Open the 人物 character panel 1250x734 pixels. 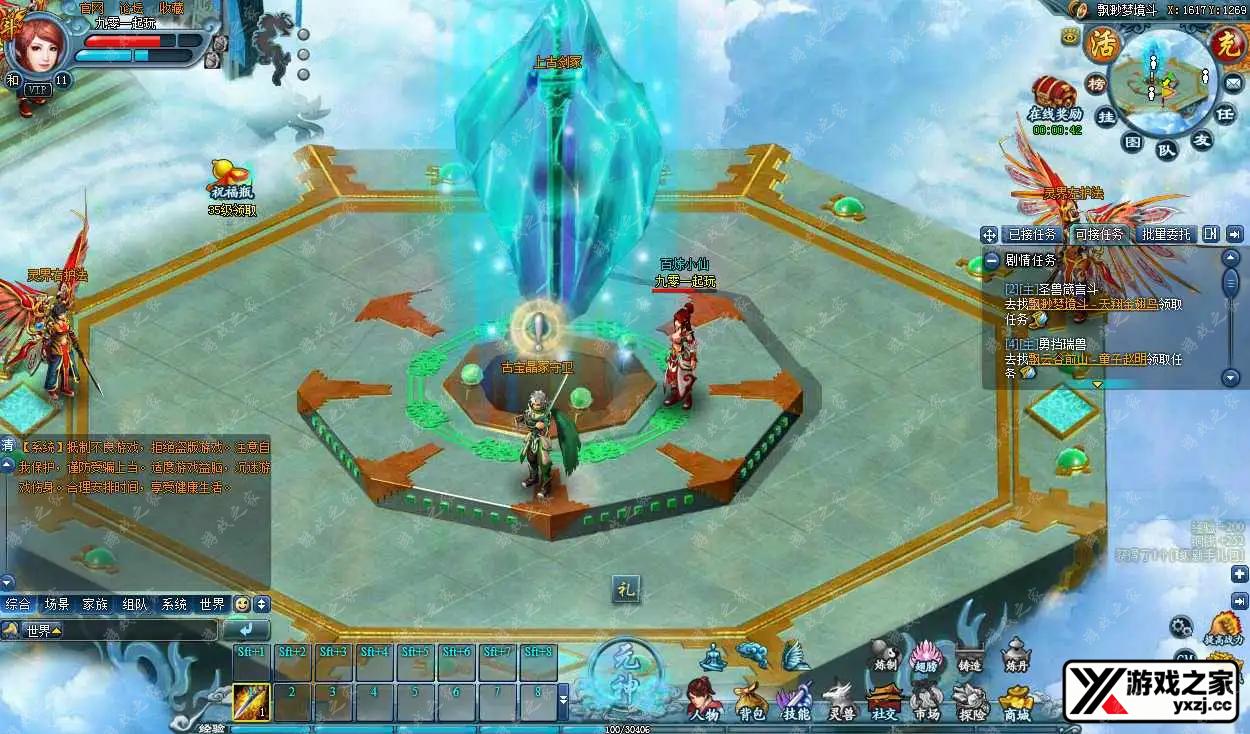[x=704, y=697]
